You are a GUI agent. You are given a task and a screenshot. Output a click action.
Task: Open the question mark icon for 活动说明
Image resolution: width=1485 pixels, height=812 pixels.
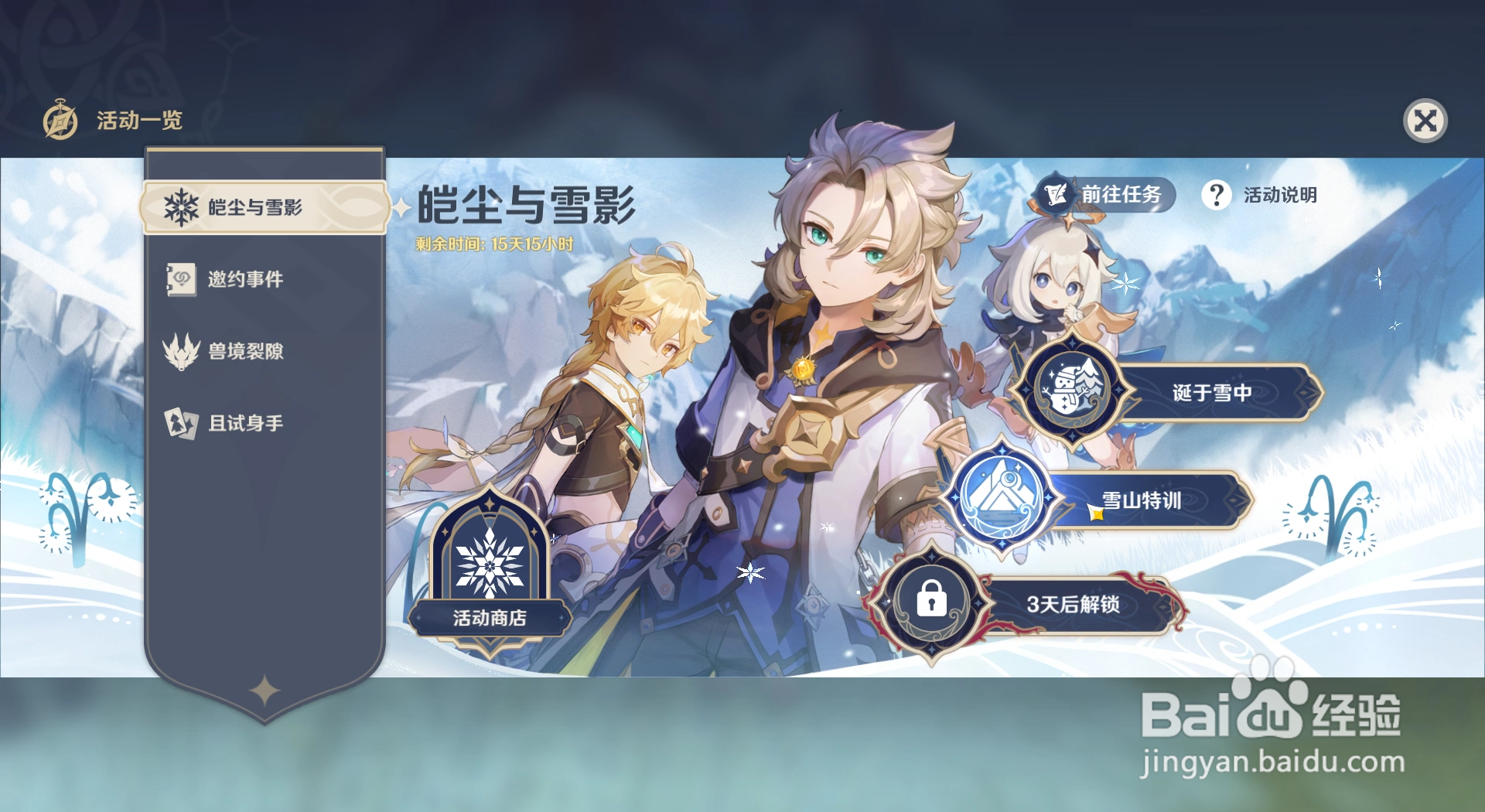tap(1218, 196)
